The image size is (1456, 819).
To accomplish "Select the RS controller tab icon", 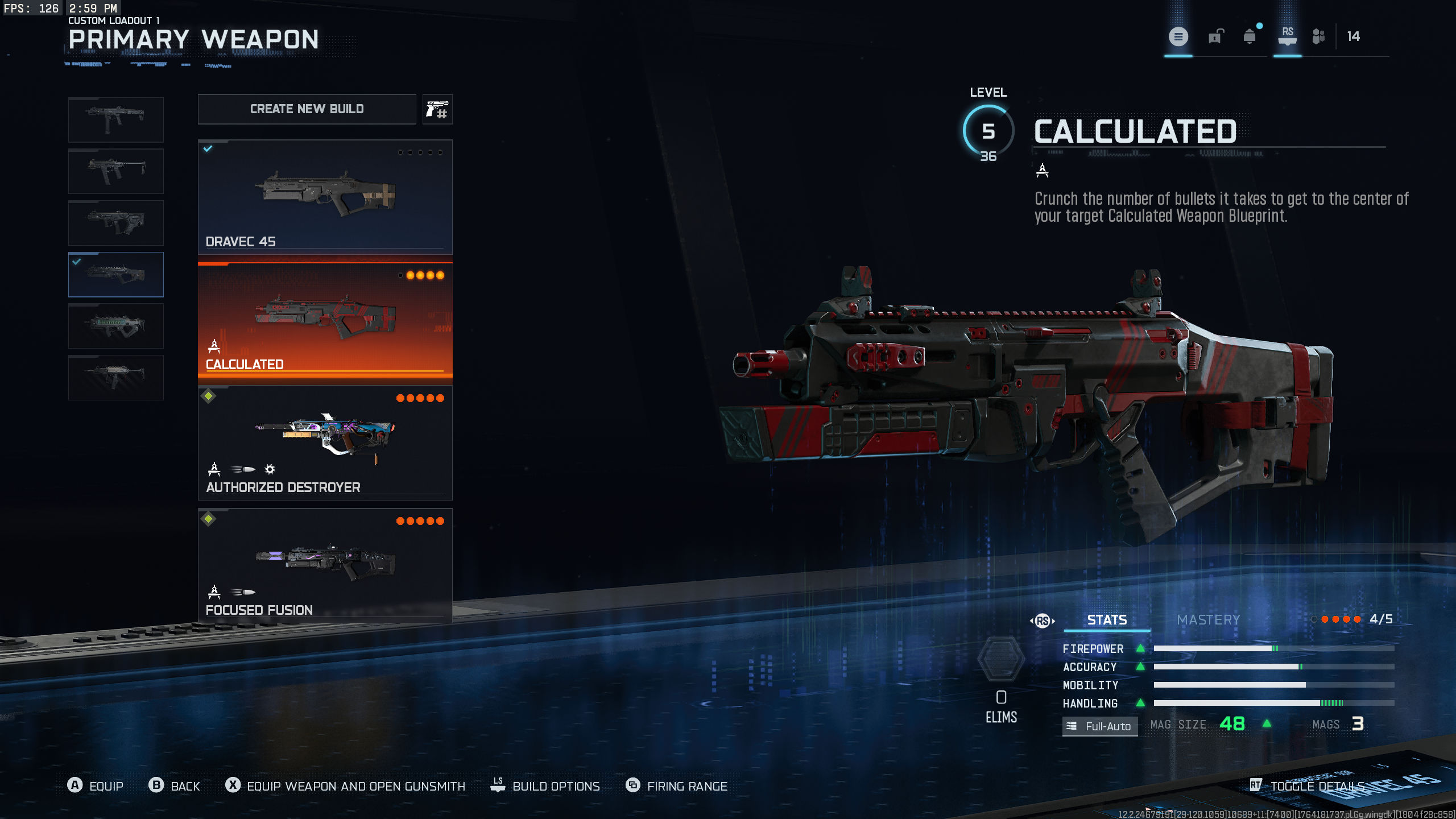I will click(x=1287, y=36).
